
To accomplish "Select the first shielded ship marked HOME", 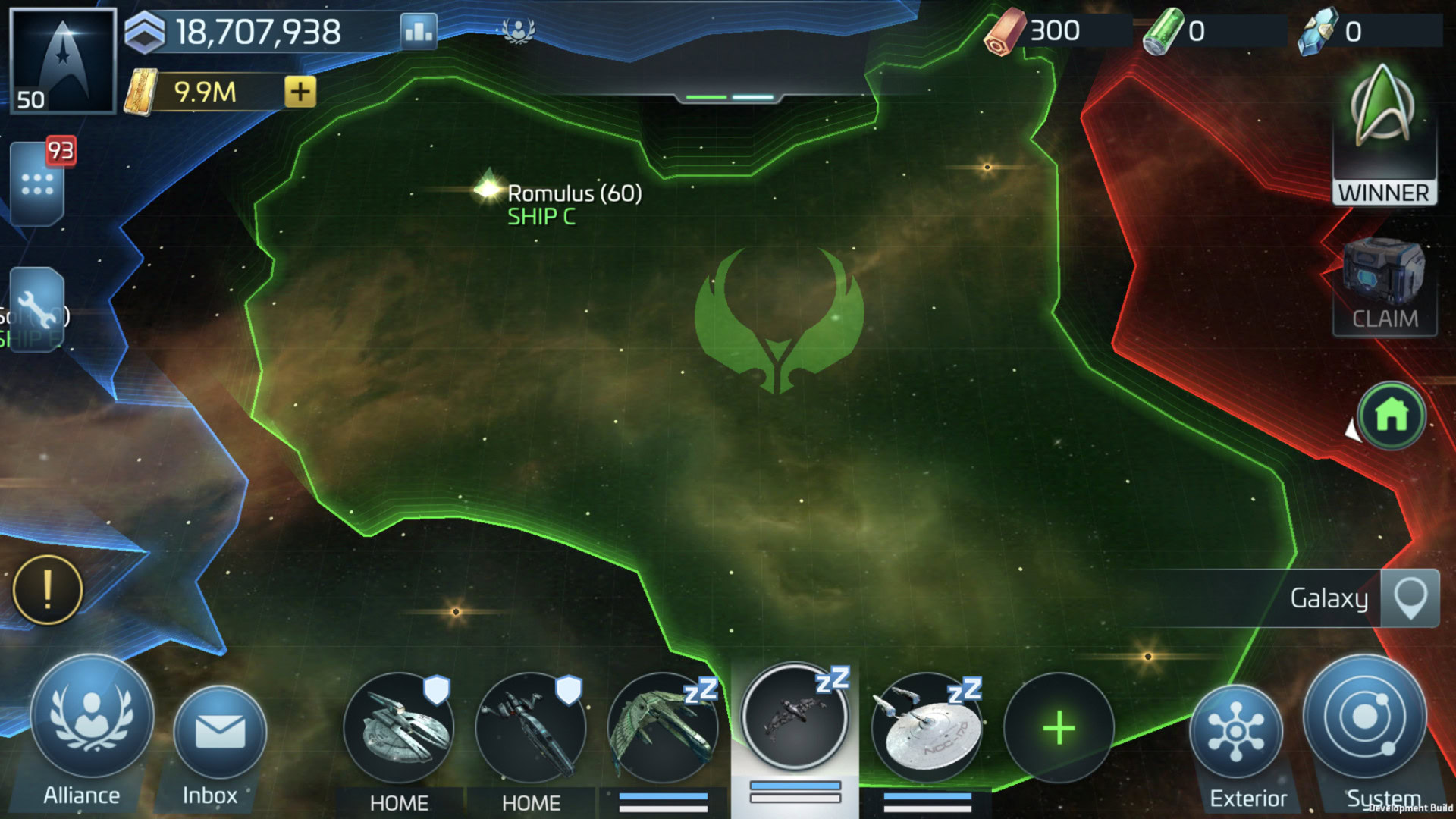I will pyautogui.click(x=399, y=728).
